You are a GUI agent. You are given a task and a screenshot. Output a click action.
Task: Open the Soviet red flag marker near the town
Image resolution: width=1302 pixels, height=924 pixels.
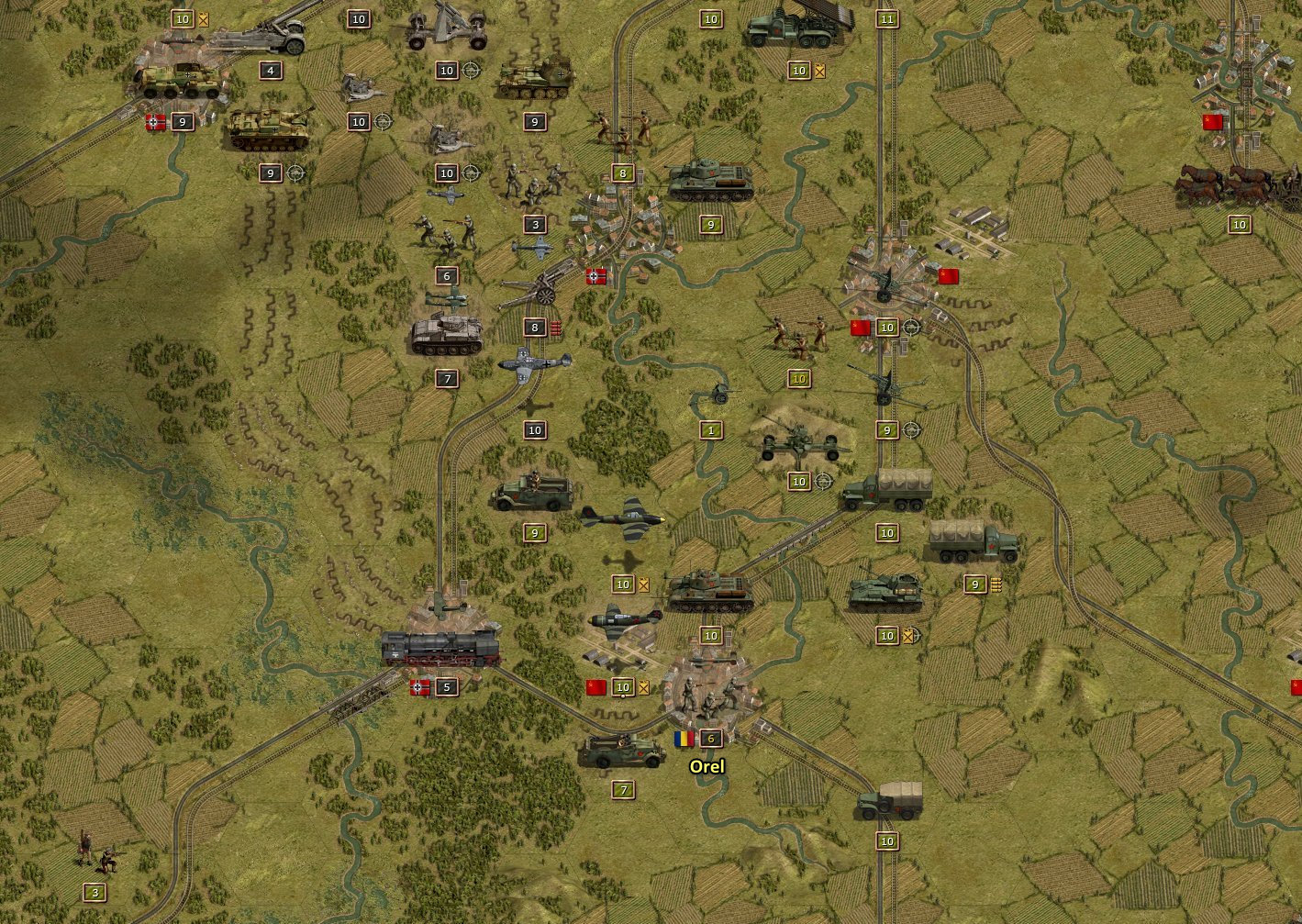pos(947,275)
